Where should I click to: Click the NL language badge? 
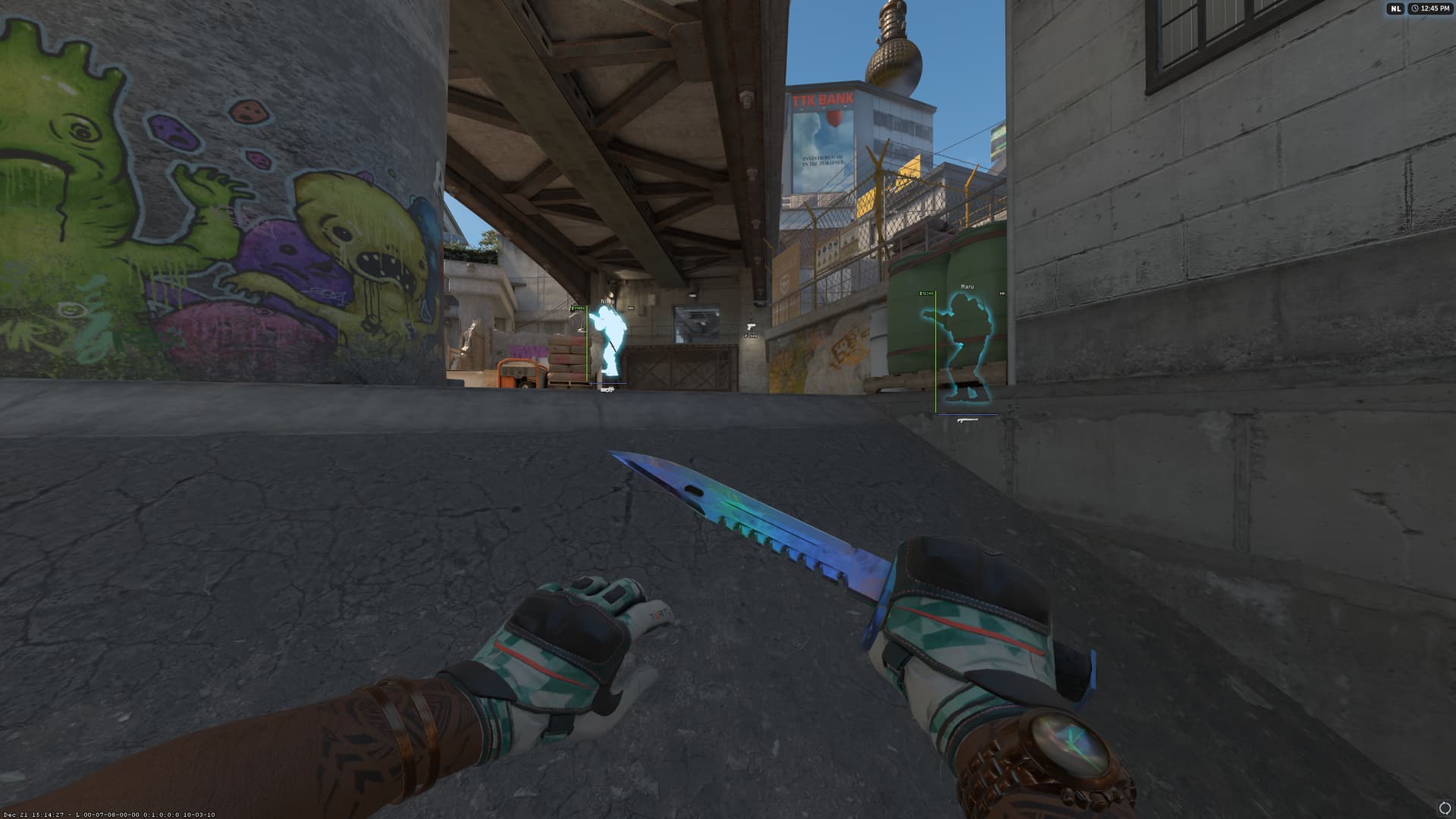(1395, 8)
